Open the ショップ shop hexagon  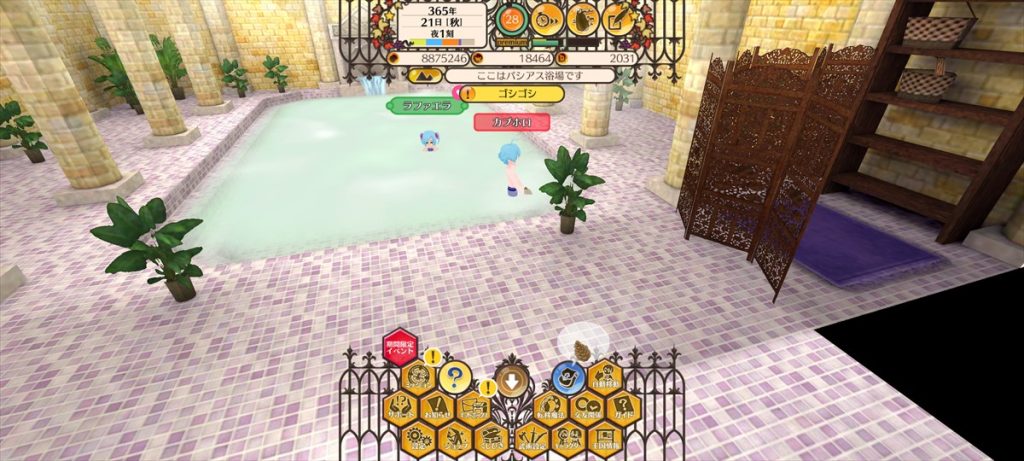pyautogui.click(x=455, y=437)
